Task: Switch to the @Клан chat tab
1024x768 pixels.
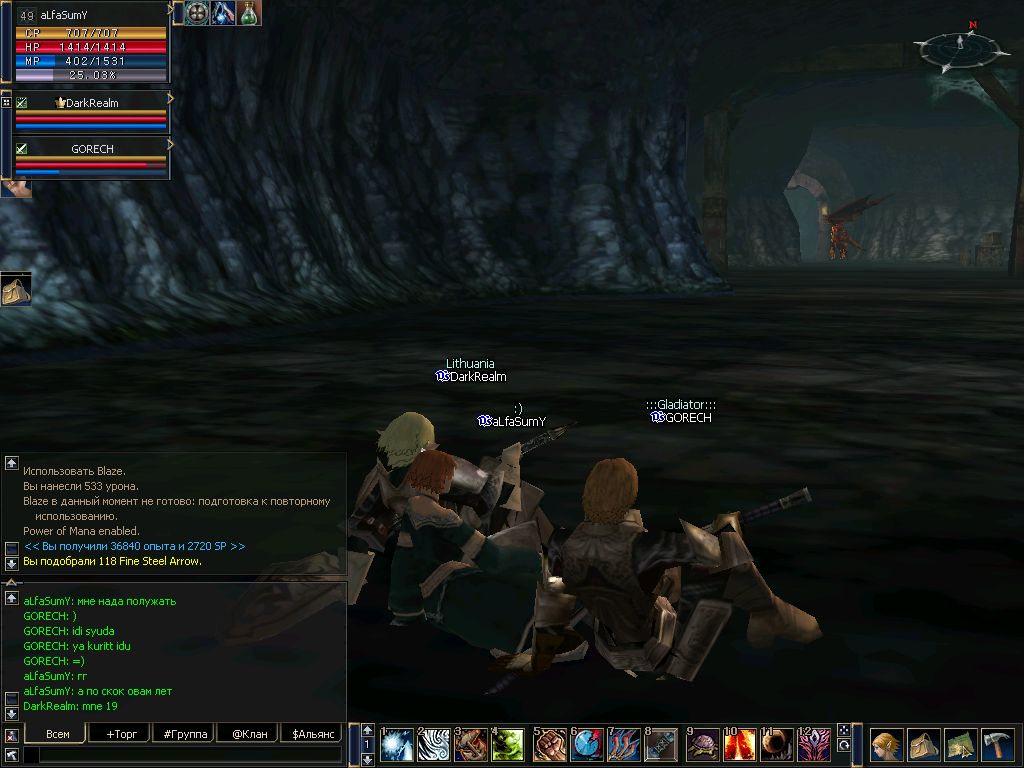Action: pyautogui.click(x=246, y=734)
